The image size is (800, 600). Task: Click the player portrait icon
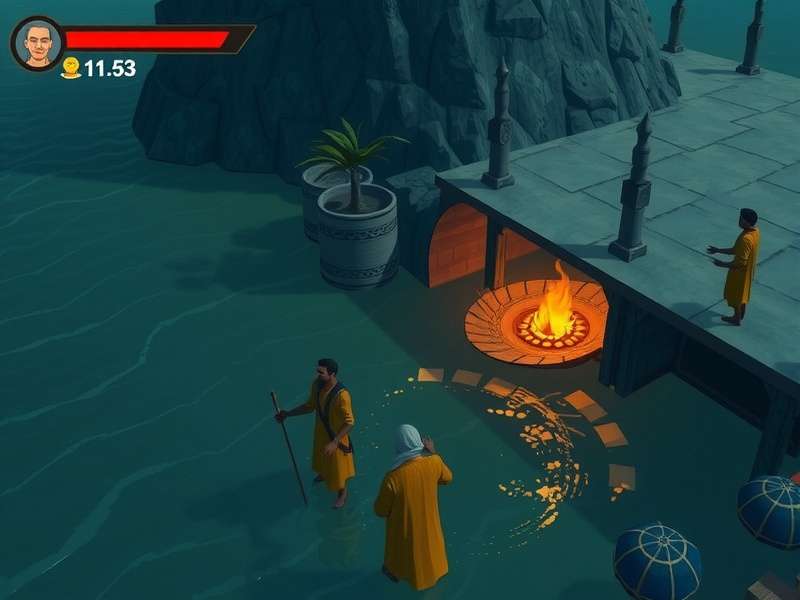tap(37, 43)
